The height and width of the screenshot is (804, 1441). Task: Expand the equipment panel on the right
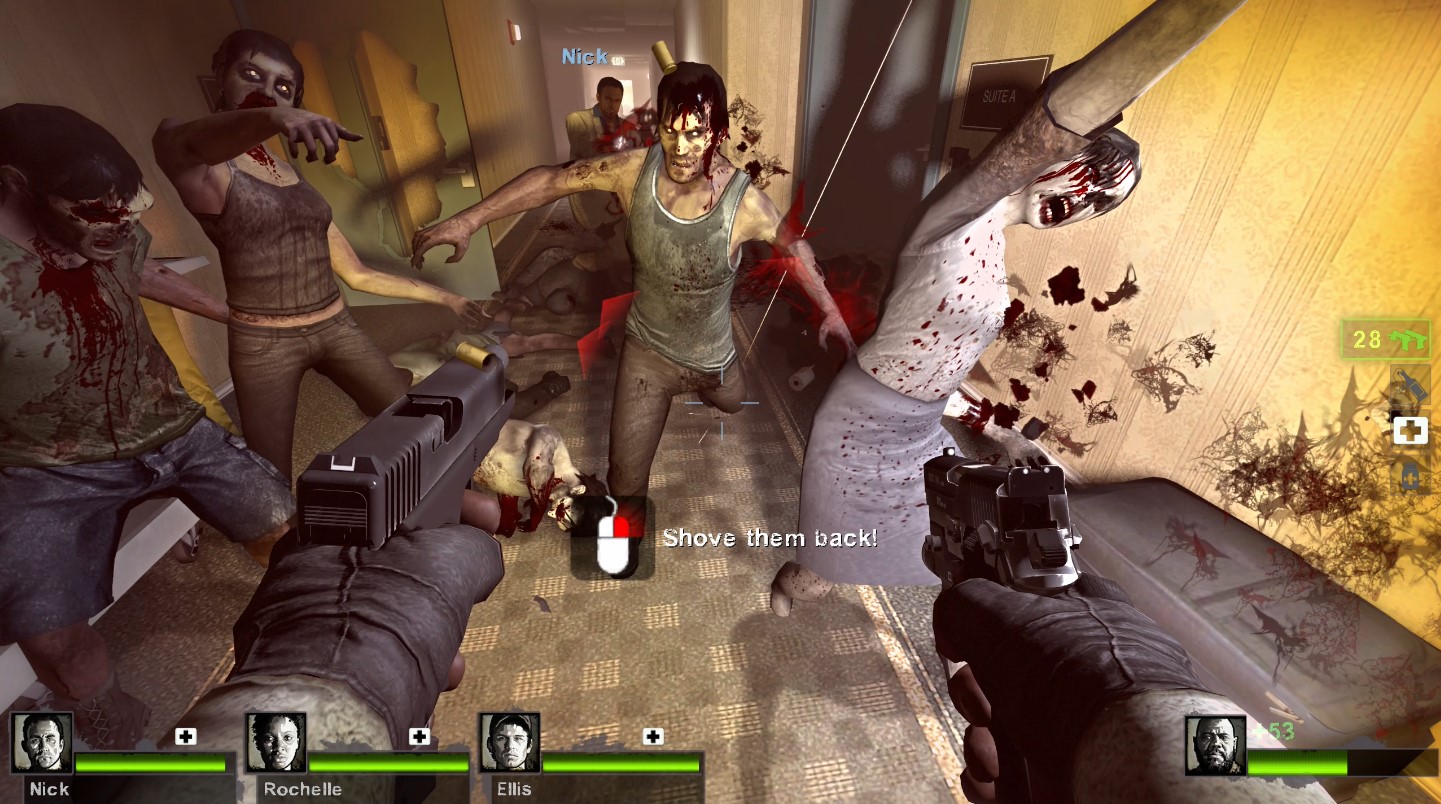click(x=1411, y=428)
